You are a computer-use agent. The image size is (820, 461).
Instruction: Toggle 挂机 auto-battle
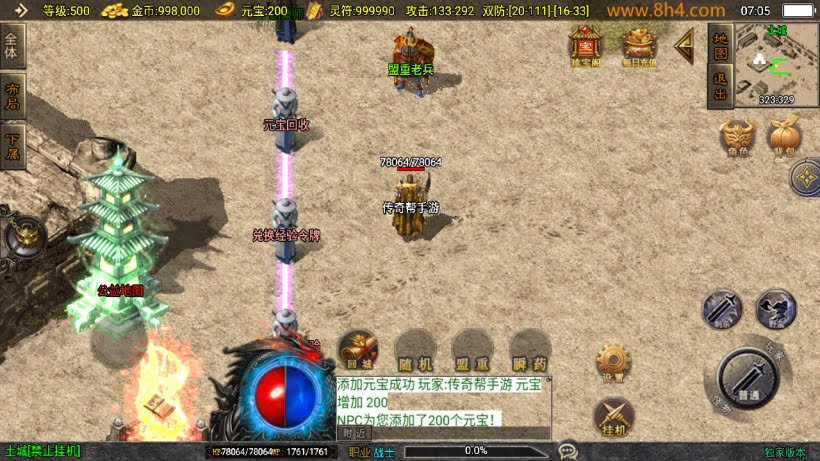(x=613, y=416)
